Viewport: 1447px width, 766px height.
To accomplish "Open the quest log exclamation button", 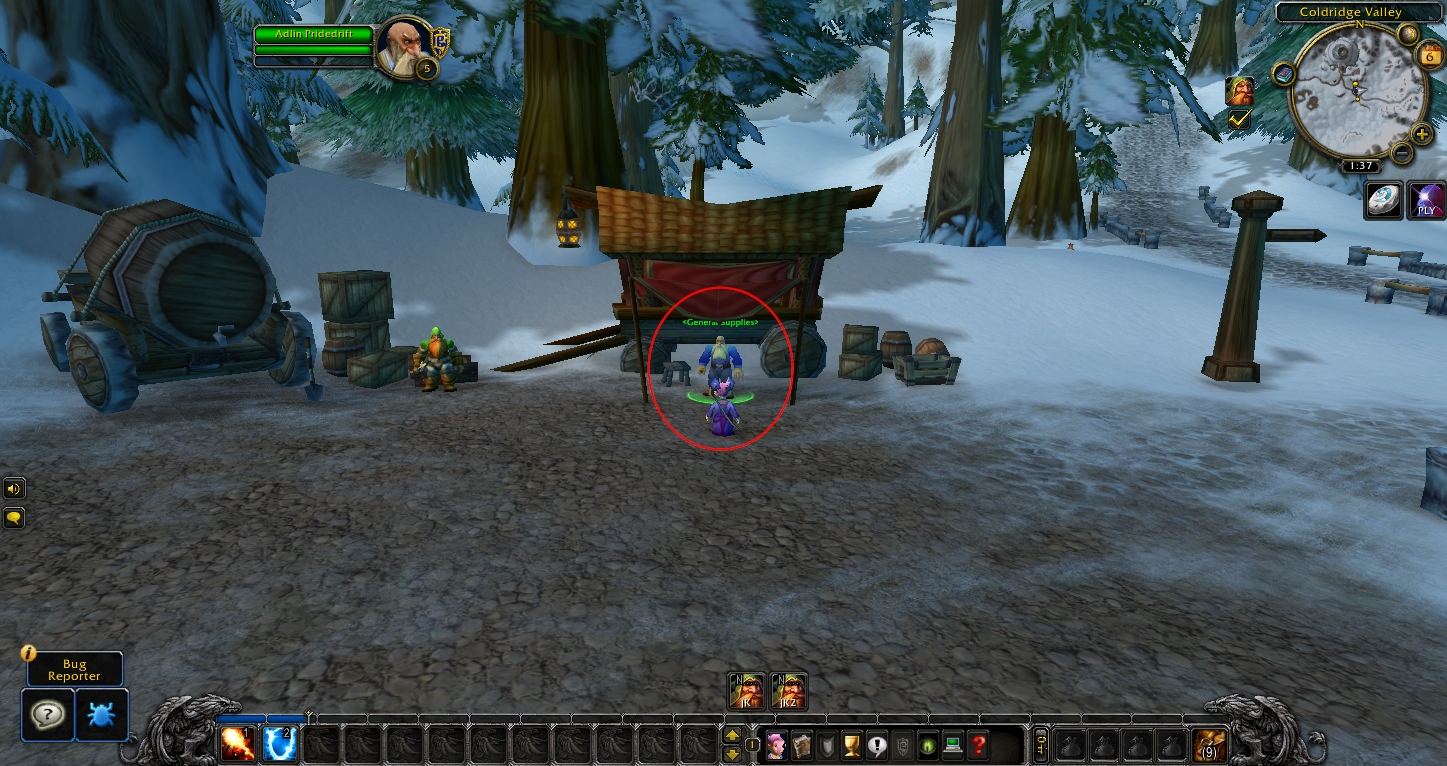I will tap(877, 745).
